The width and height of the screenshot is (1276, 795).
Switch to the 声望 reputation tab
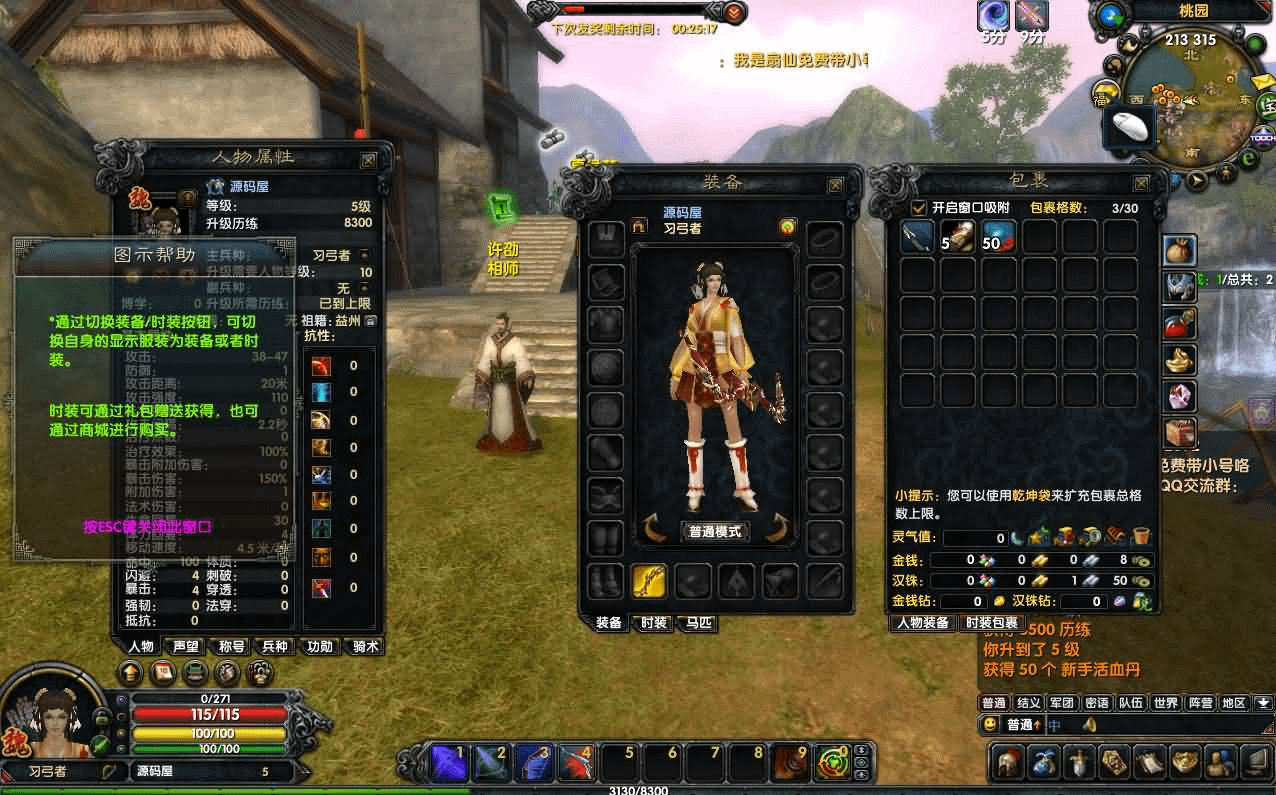click(x=186, y=646)
